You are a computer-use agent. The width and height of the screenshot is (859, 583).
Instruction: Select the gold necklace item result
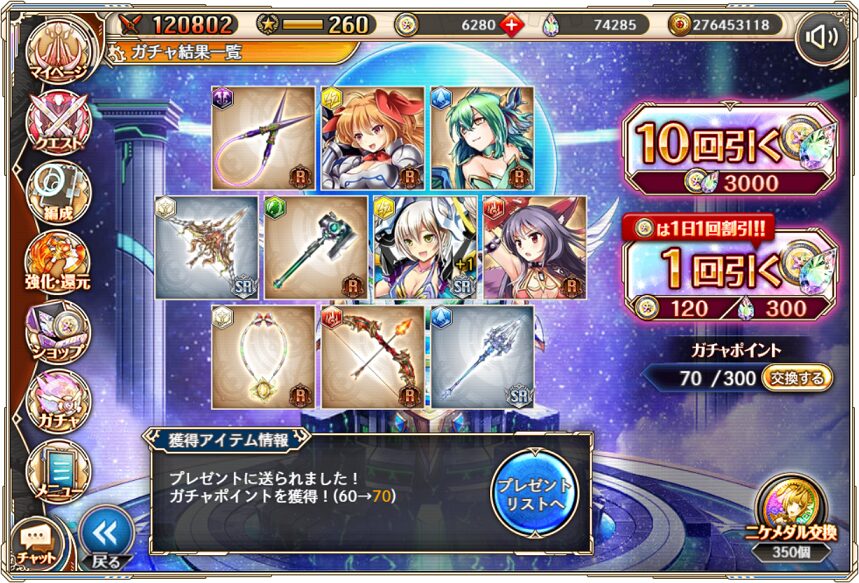pos(263,356)
